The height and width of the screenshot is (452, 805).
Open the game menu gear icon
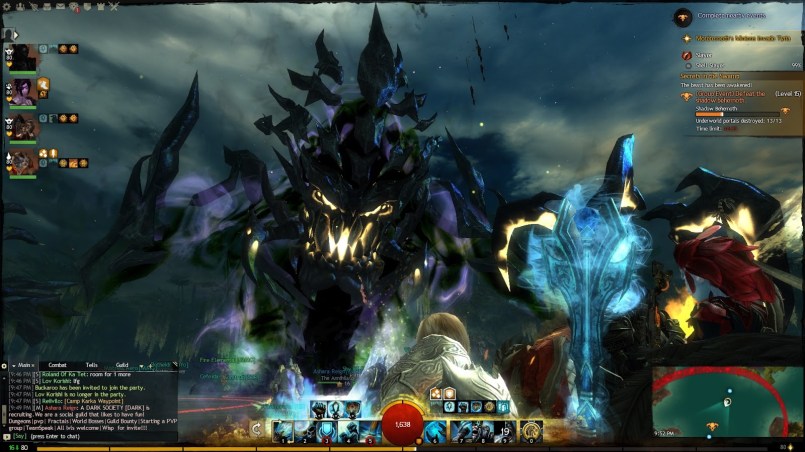7,6
